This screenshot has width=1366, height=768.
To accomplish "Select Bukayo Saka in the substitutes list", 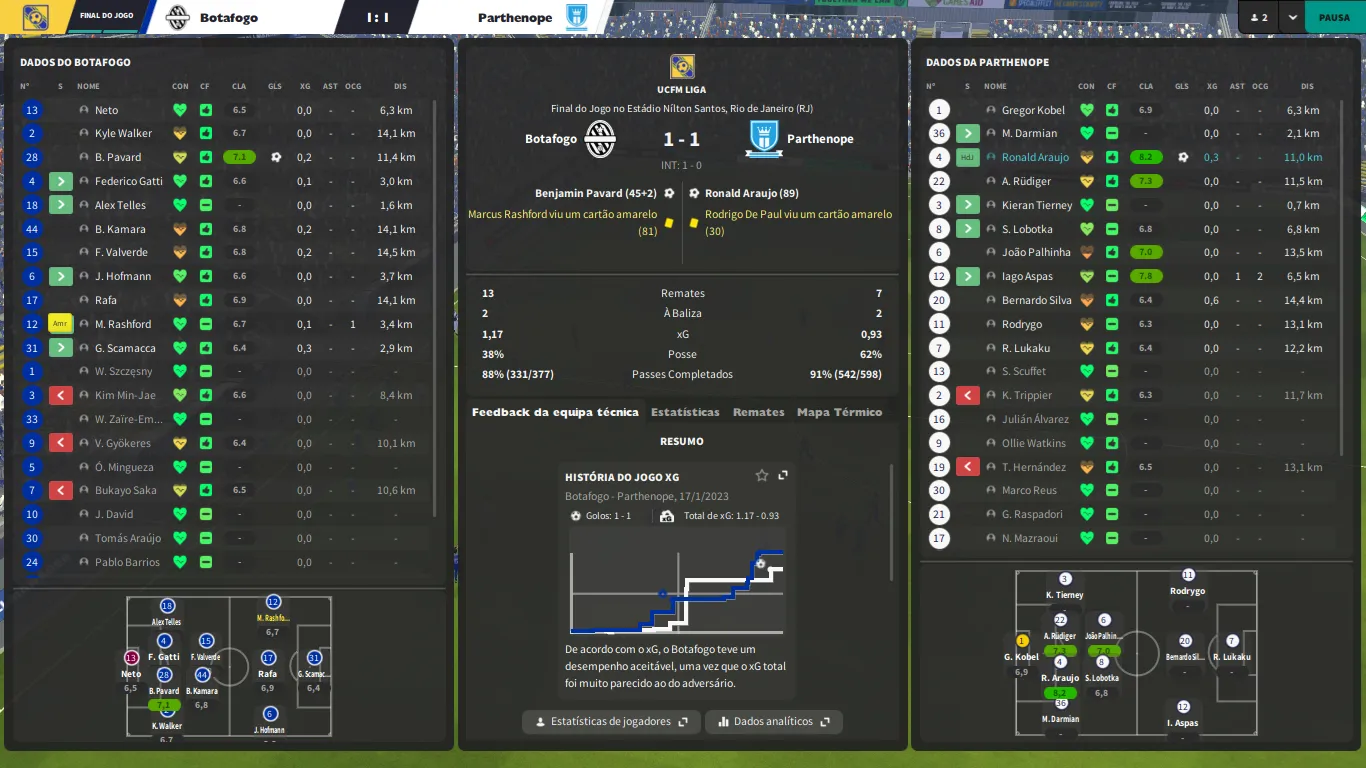I will 128,490.
